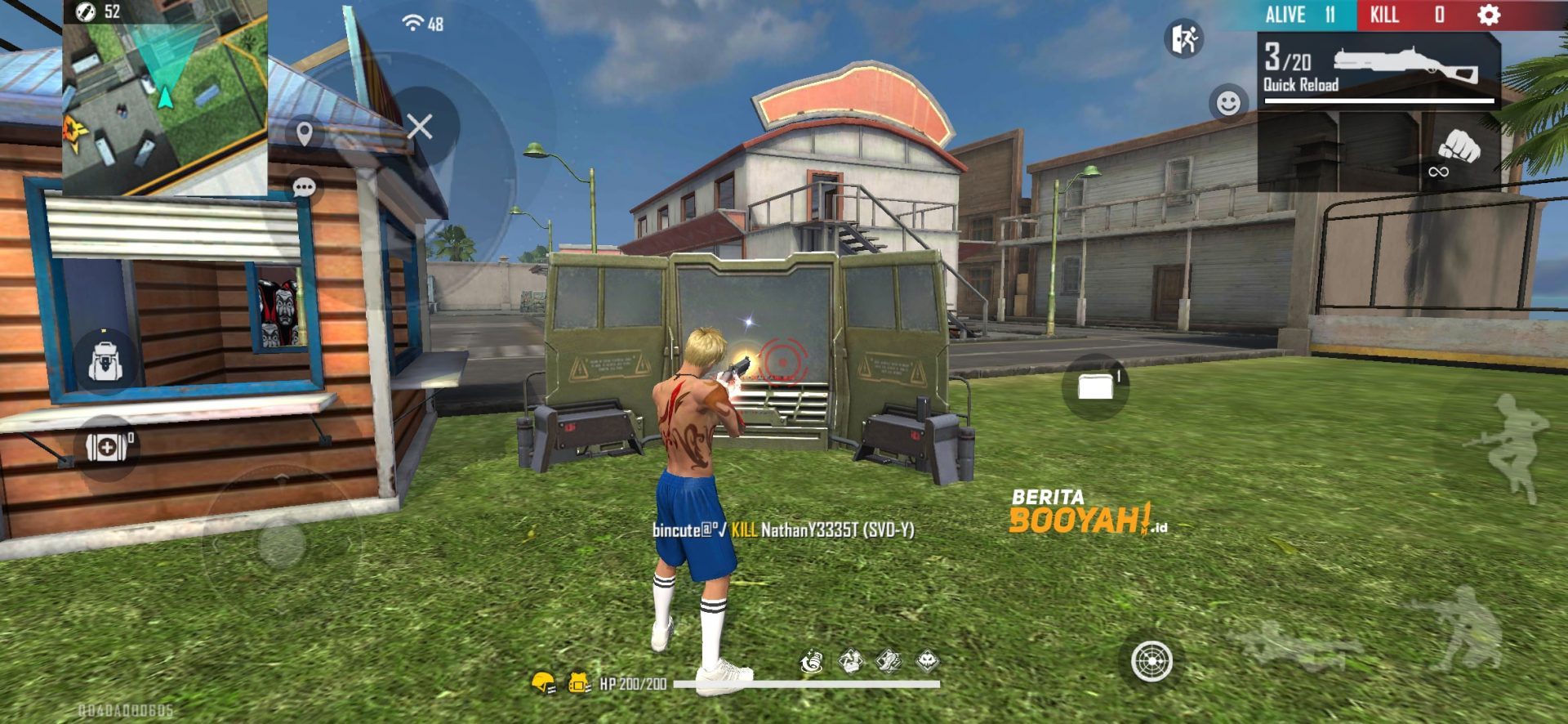The width and height of the screenshot is (1568, 724).
Task: Tap the crosshair scope button
Action: coord(1151,661)
